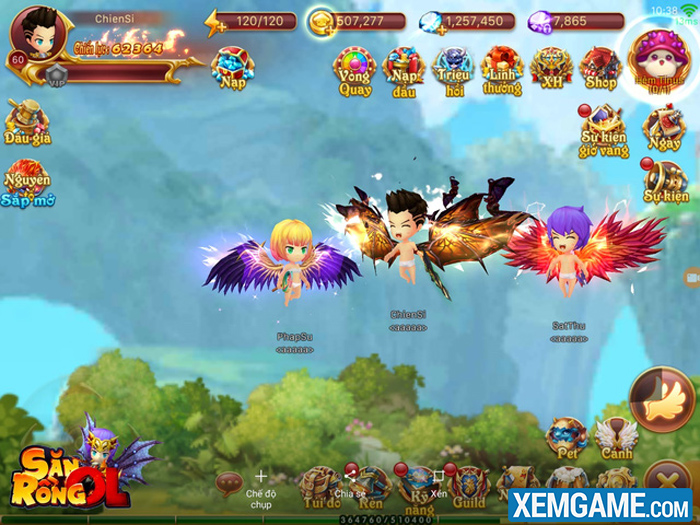Open the Ngày daily icon
Screen dimensions: 700x525
click(x=663, y=128)
